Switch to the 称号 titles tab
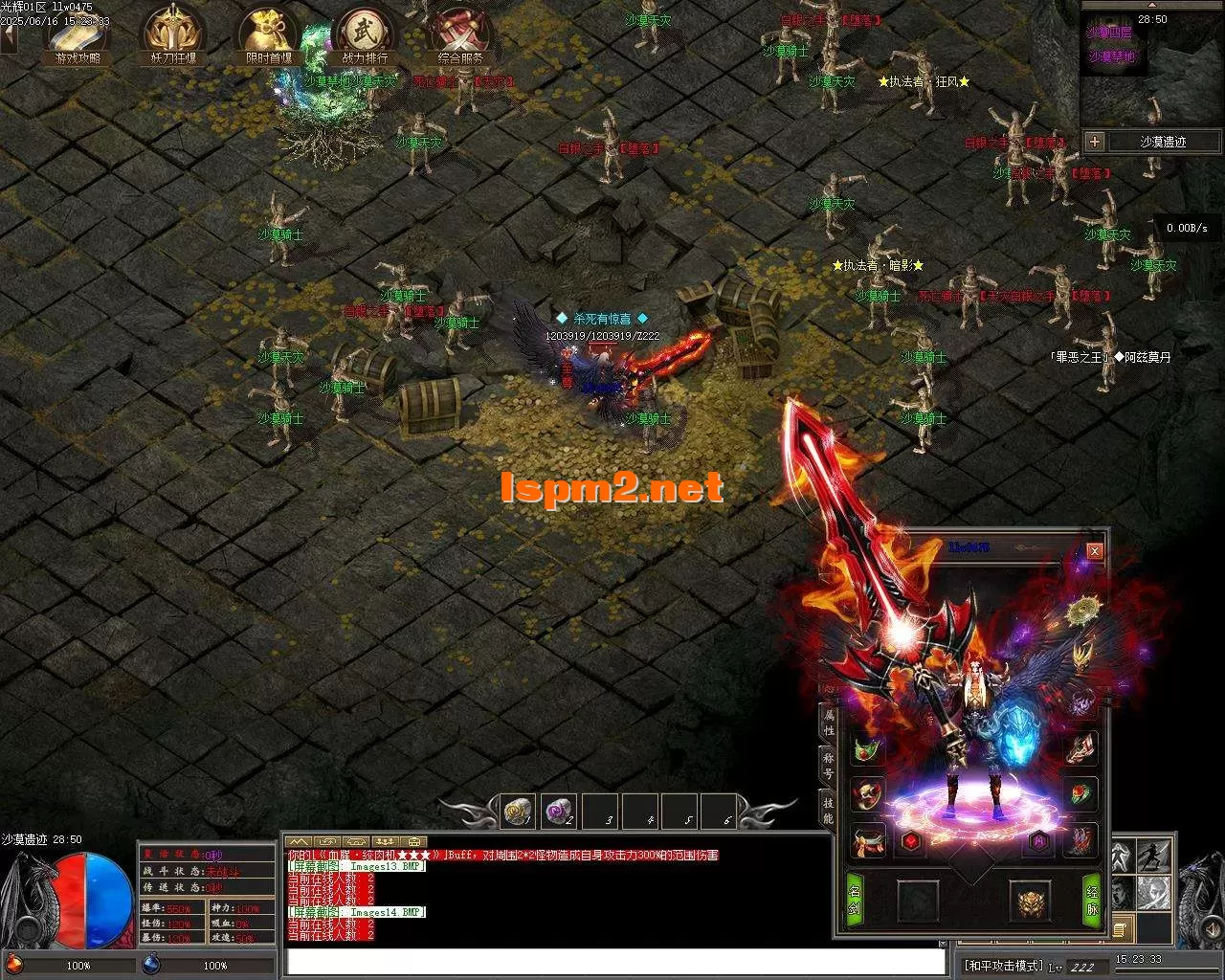Viewport: 1225px width, 980px height. [x=829, y=765]
